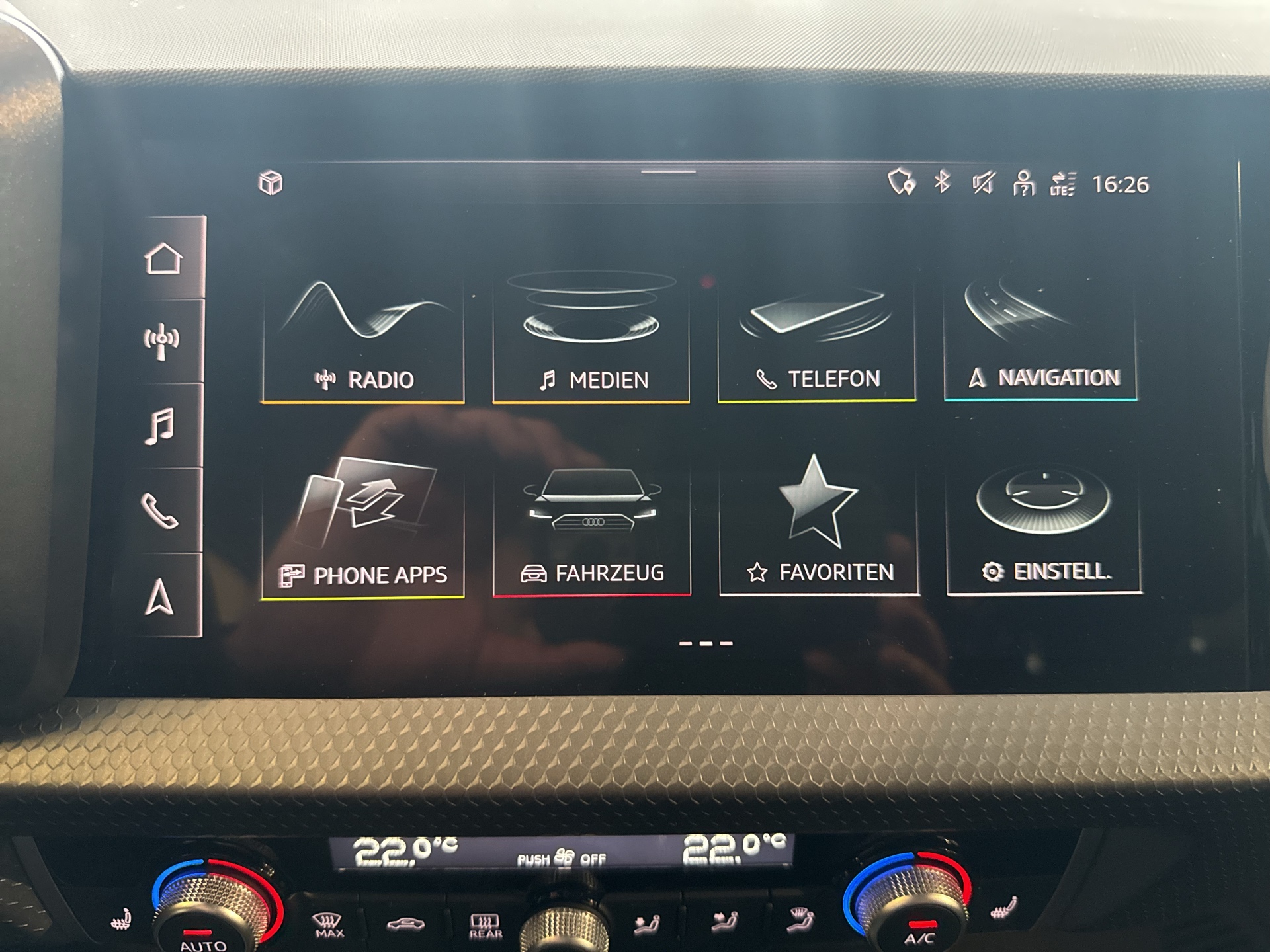This screenshot has width=1270, height=952.
Task: Activate the navigation arrow sidebar shortcut
Action: coord(159,597)
